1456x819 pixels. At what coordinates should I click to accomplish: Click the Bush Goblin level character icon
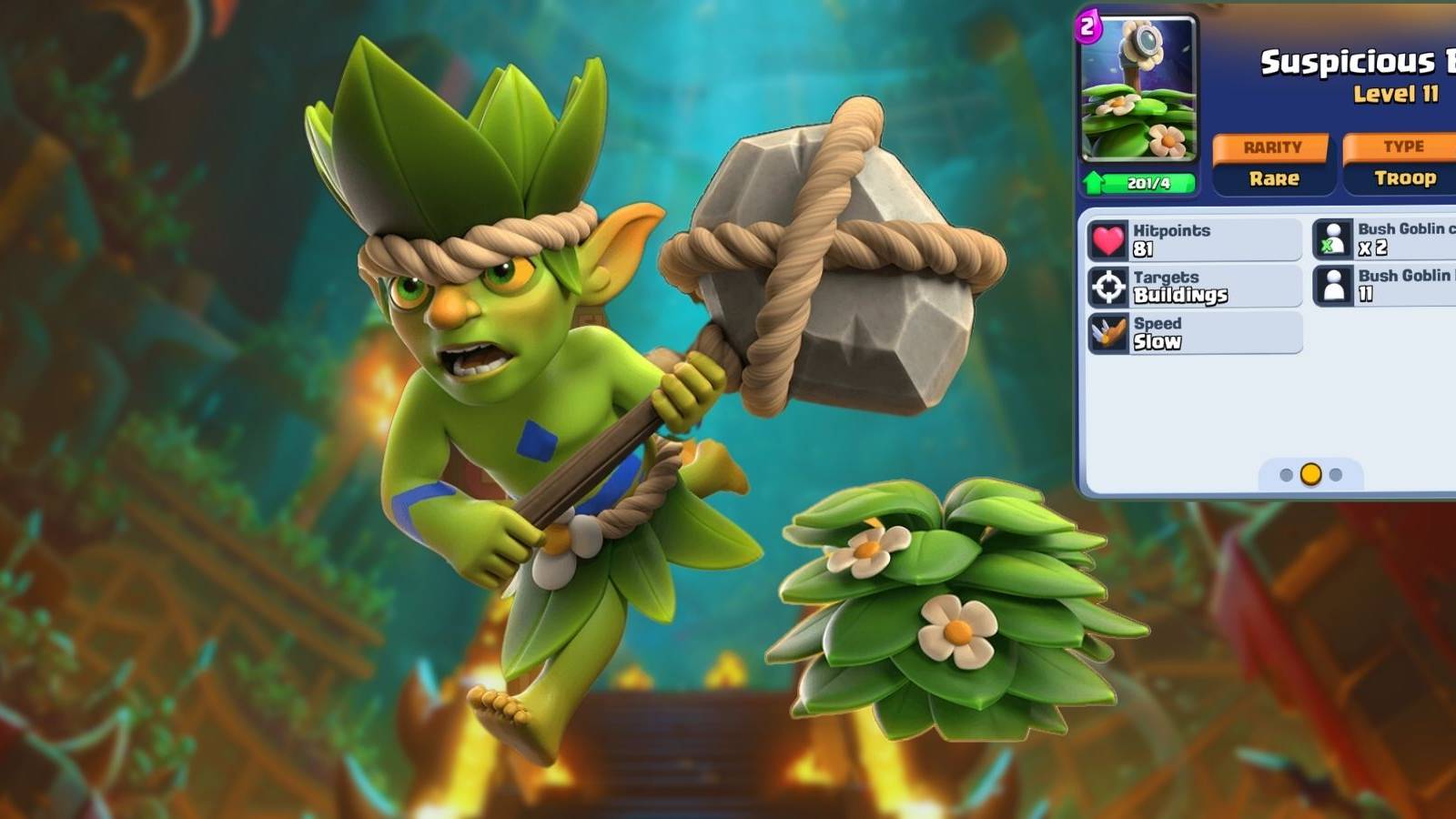click(x=1332, y=288)
